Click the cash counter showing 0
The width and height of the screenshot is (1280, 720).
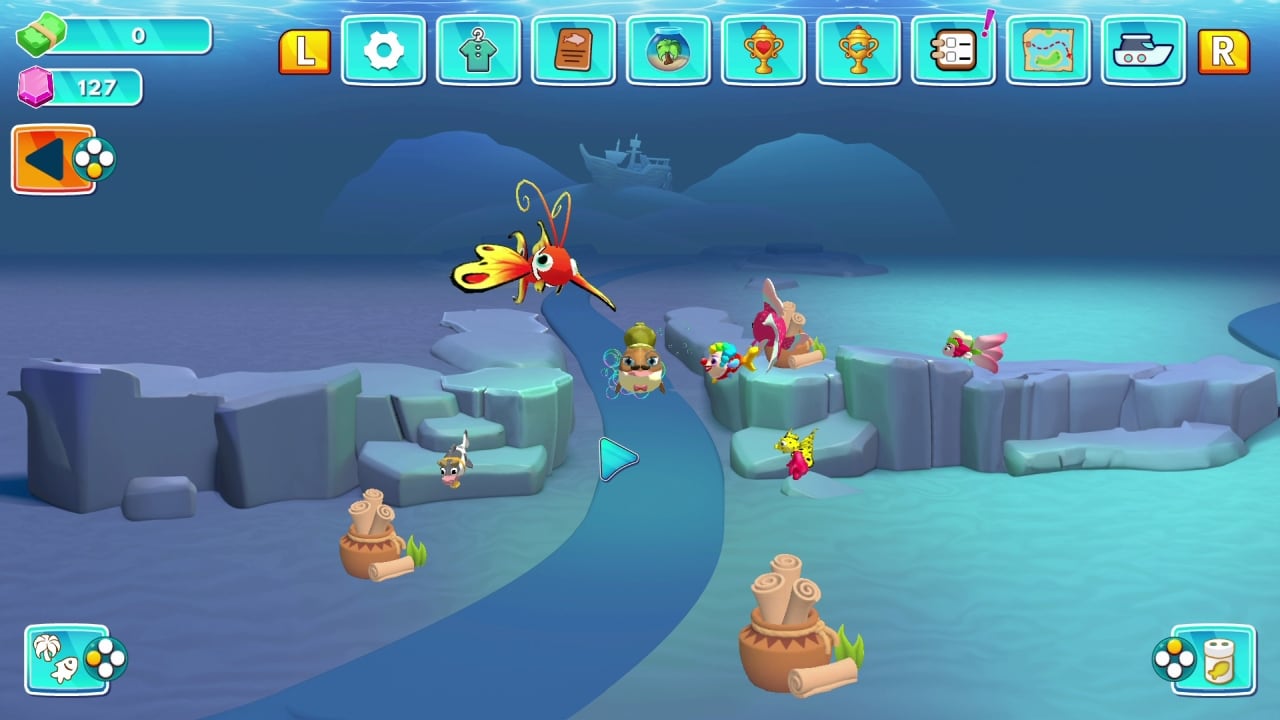(x=130, y=36)
